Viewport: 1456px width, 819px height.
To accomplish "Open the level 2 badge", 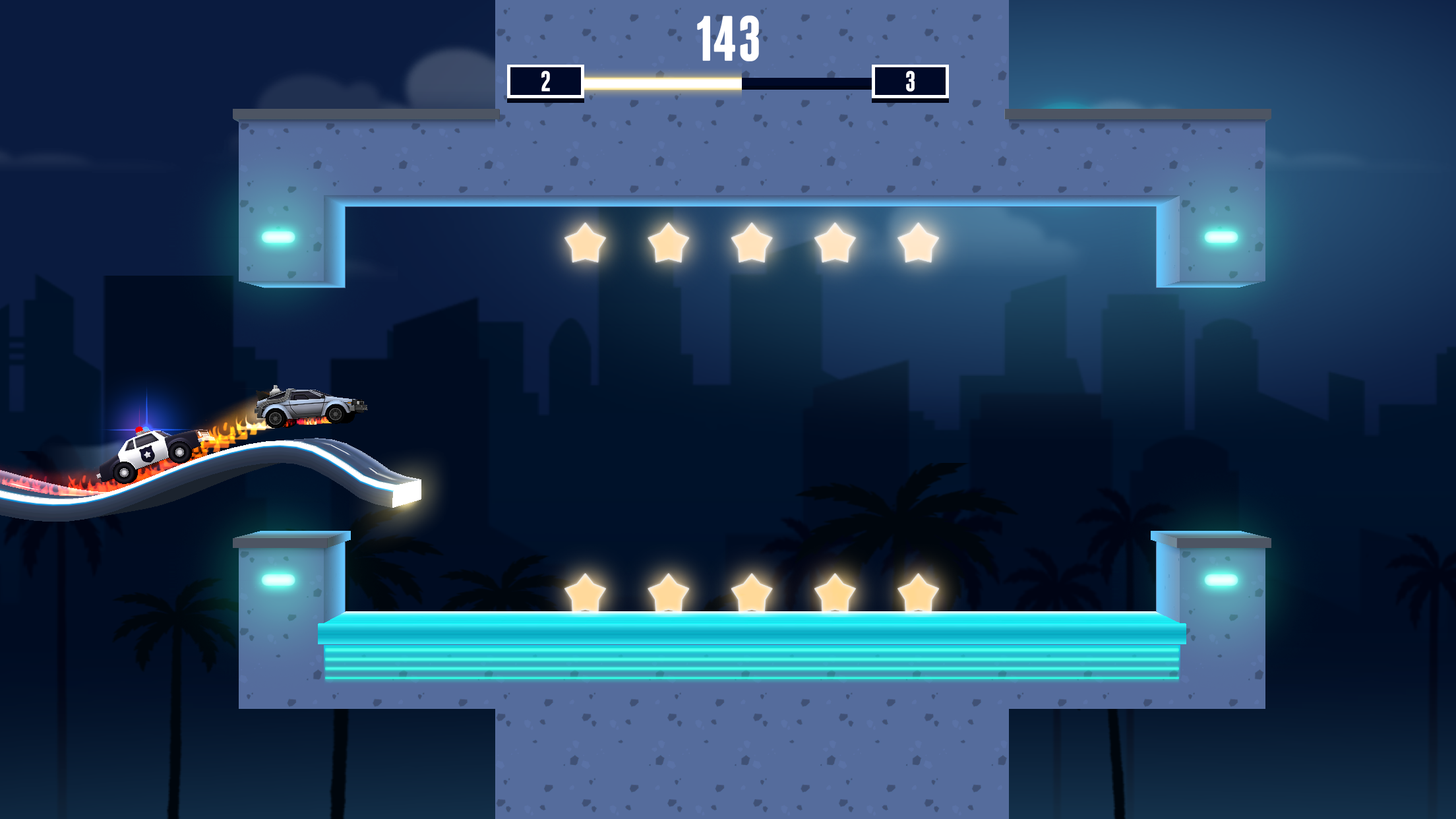I will click(545, 82).
